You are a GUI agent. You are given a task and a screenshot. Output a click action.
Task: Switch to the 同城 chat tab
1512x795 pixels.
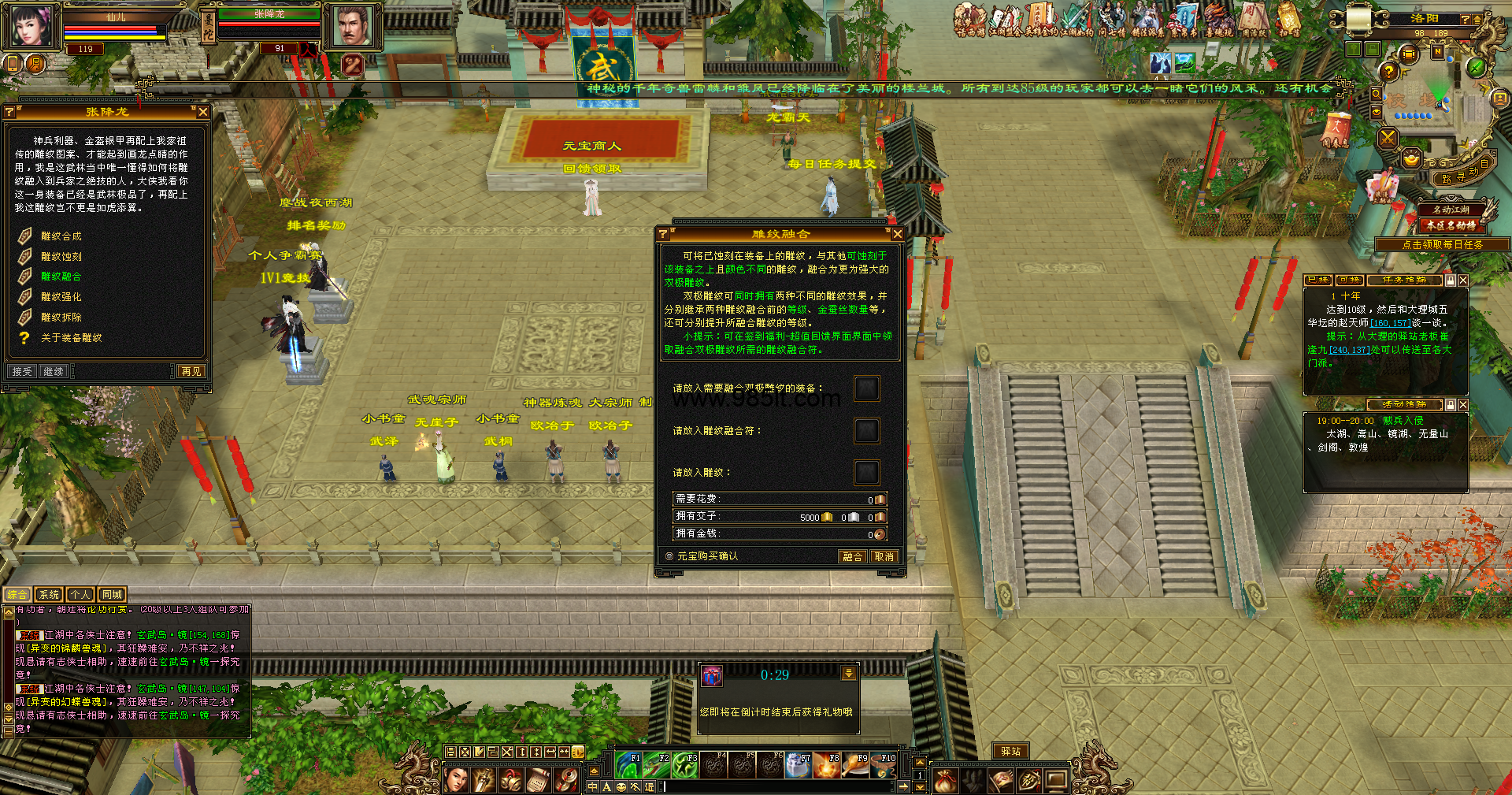(112, 595)
